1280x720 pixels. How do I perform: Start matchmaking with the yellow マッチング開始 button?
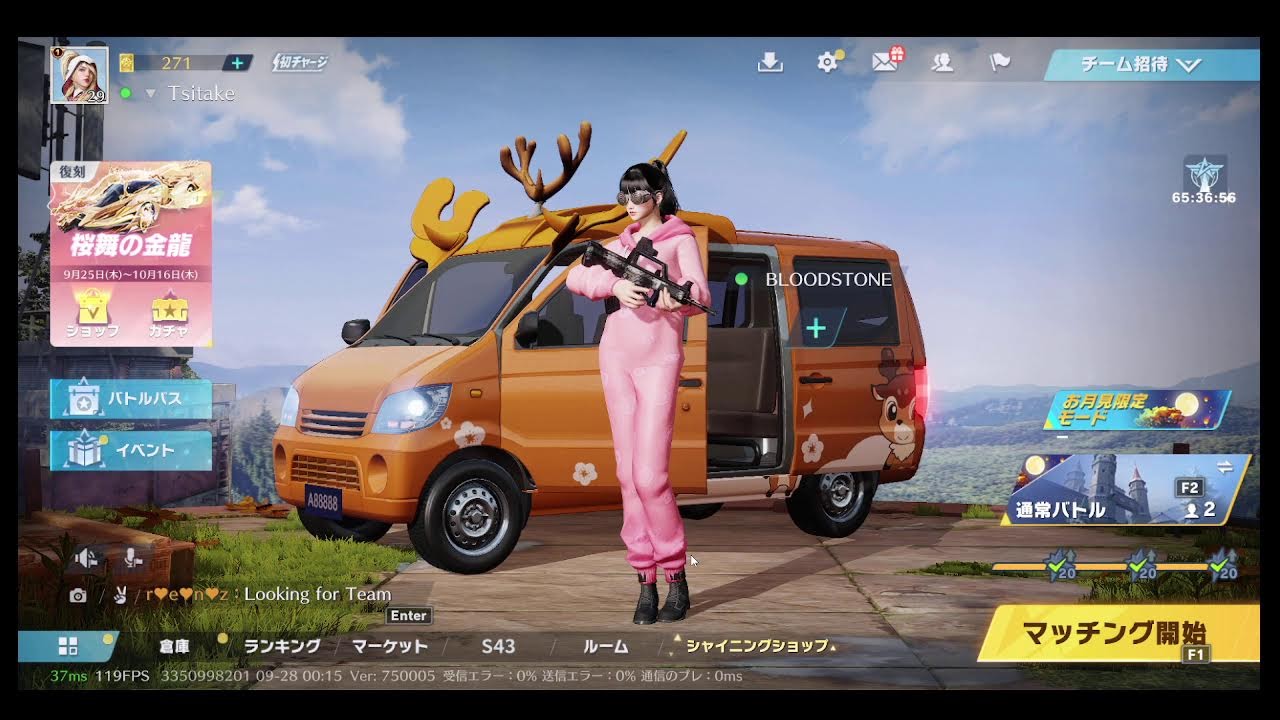tap(1116, 633)
